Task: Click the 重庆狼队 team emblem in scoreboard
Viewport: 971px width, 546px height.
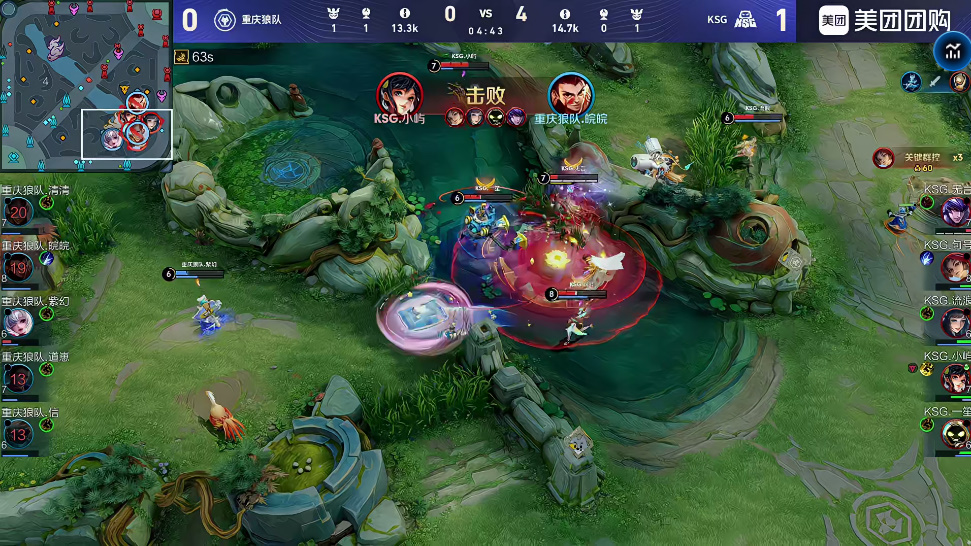Action: point(226,20)
